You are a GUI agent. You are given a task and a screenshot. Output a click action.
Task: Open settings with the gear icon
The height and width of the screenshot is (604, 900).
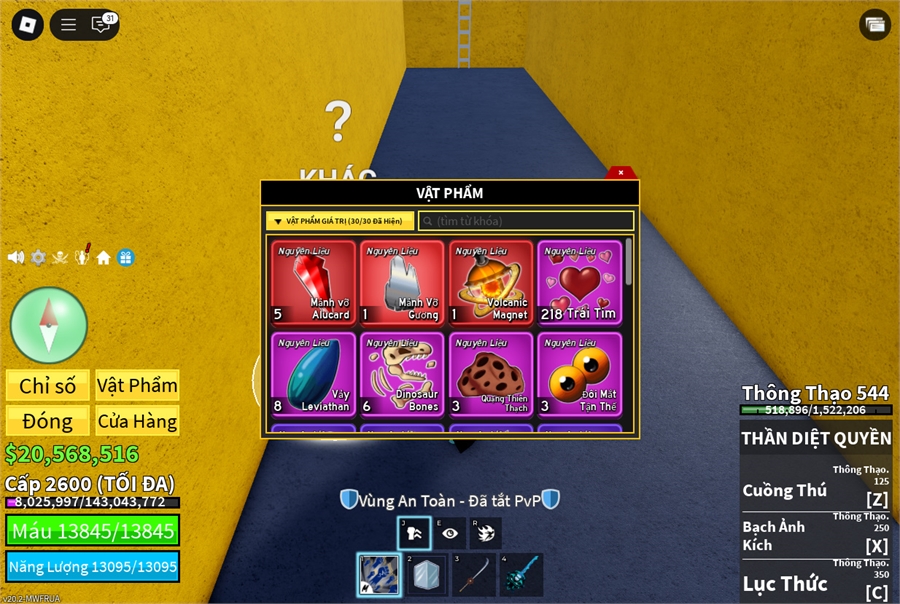coord(38,258)
